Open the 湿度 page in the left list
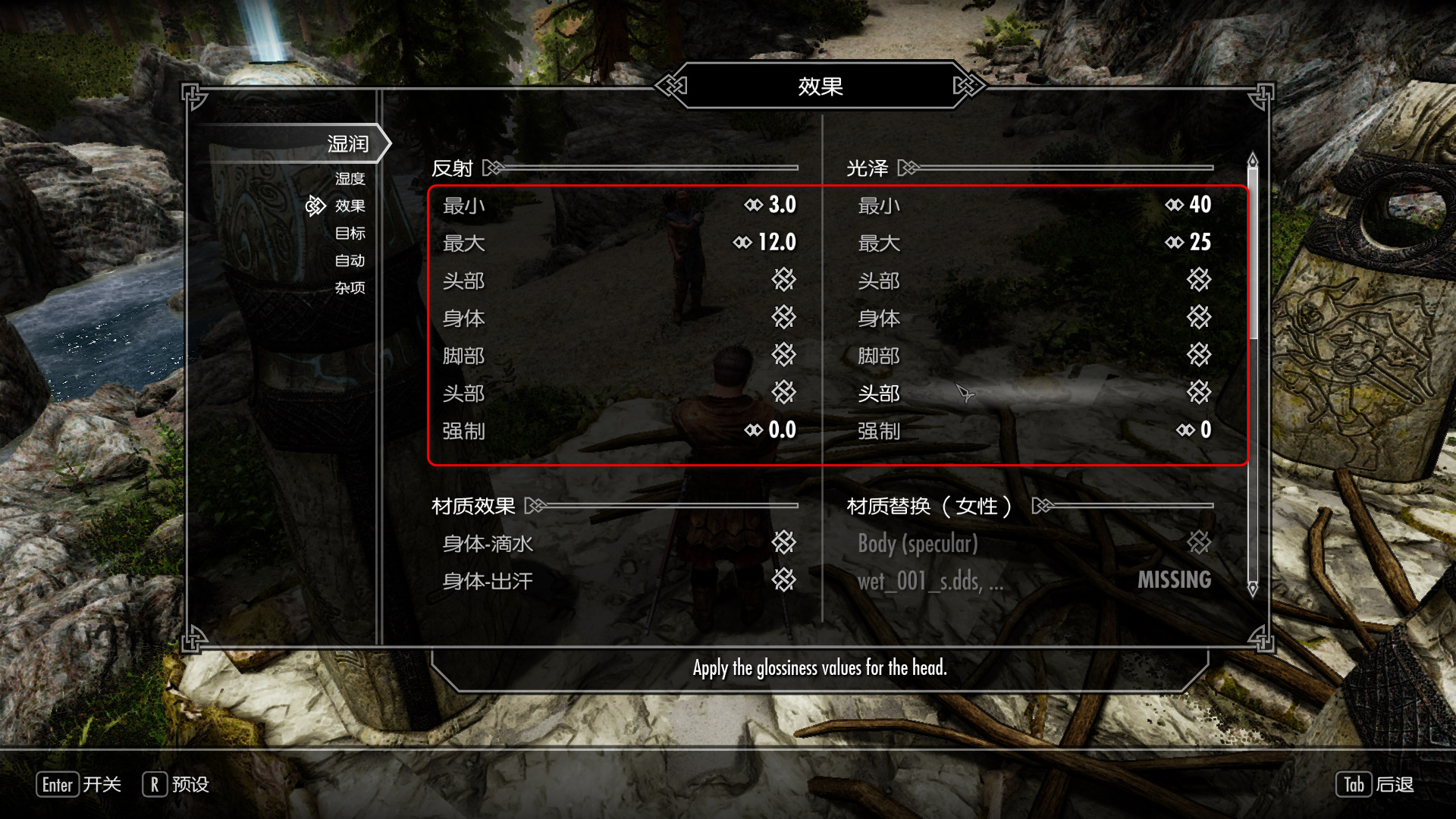 tap(350, 179)
